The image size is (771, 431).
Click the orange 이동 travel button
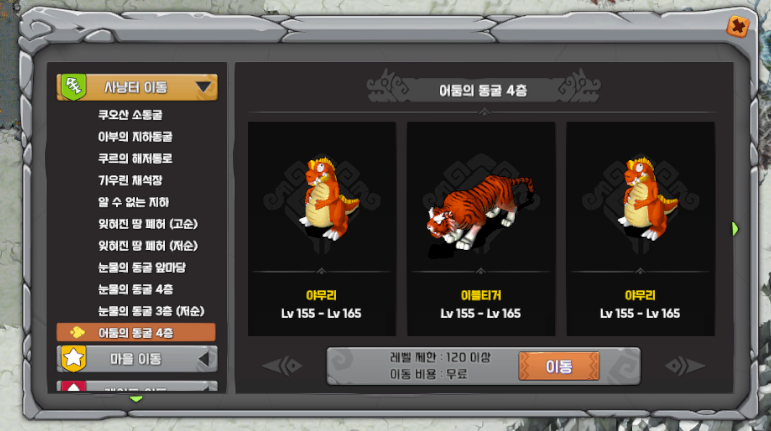click(x=558, y=366)
